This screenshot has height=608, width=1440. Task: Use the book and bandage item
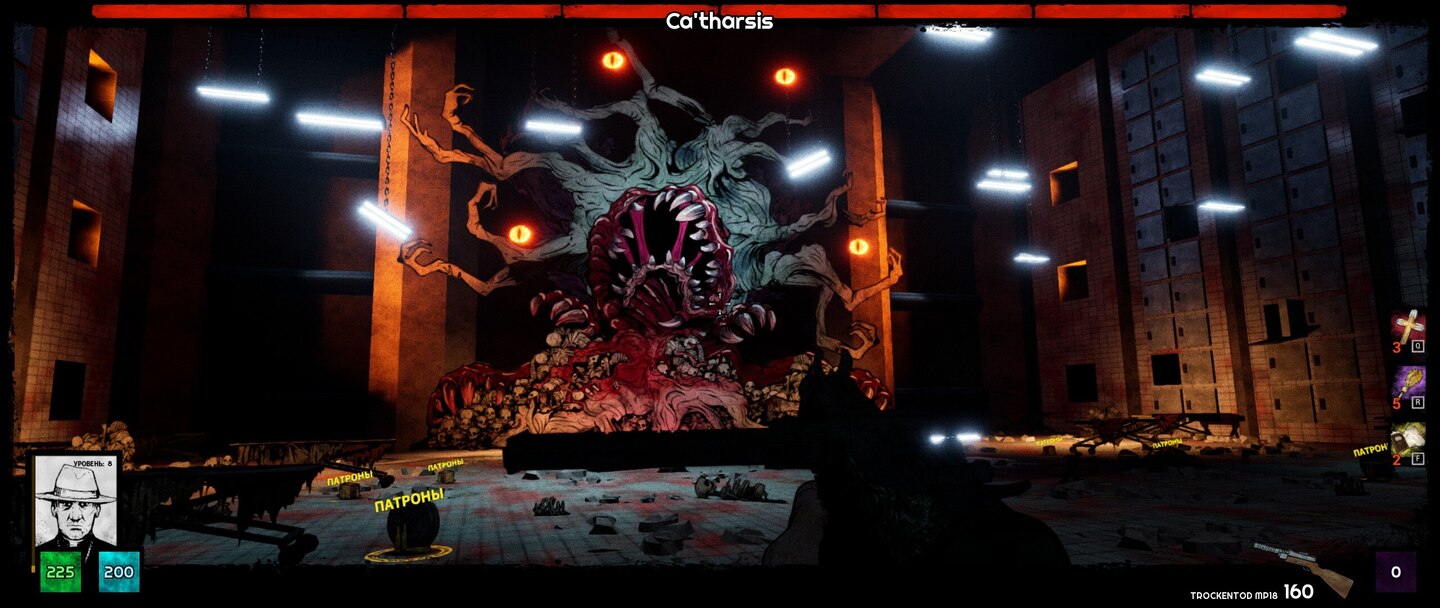click(1408, 440)
